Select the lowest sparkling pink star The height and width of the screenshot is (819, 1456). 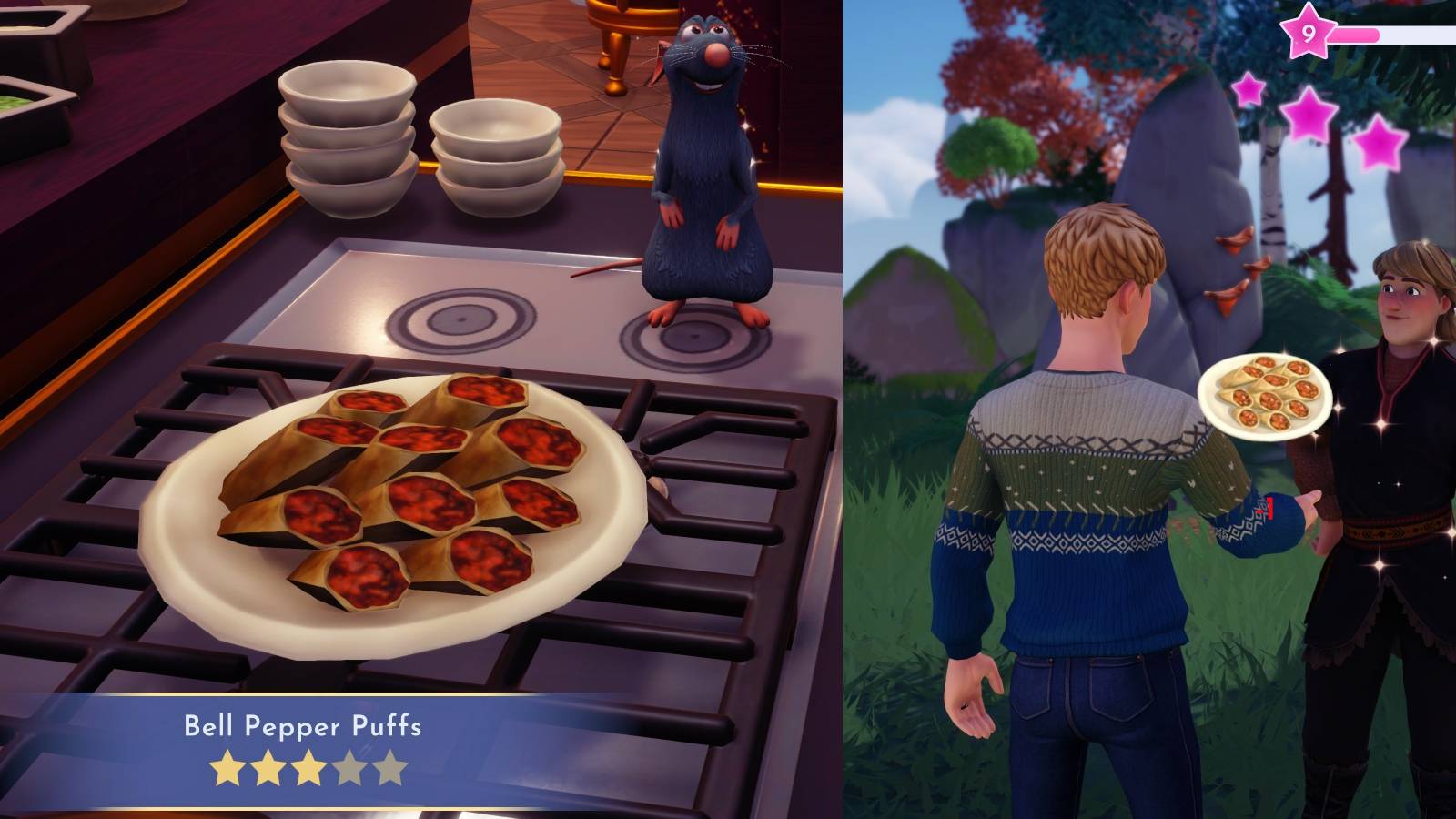pos(1379,144)
